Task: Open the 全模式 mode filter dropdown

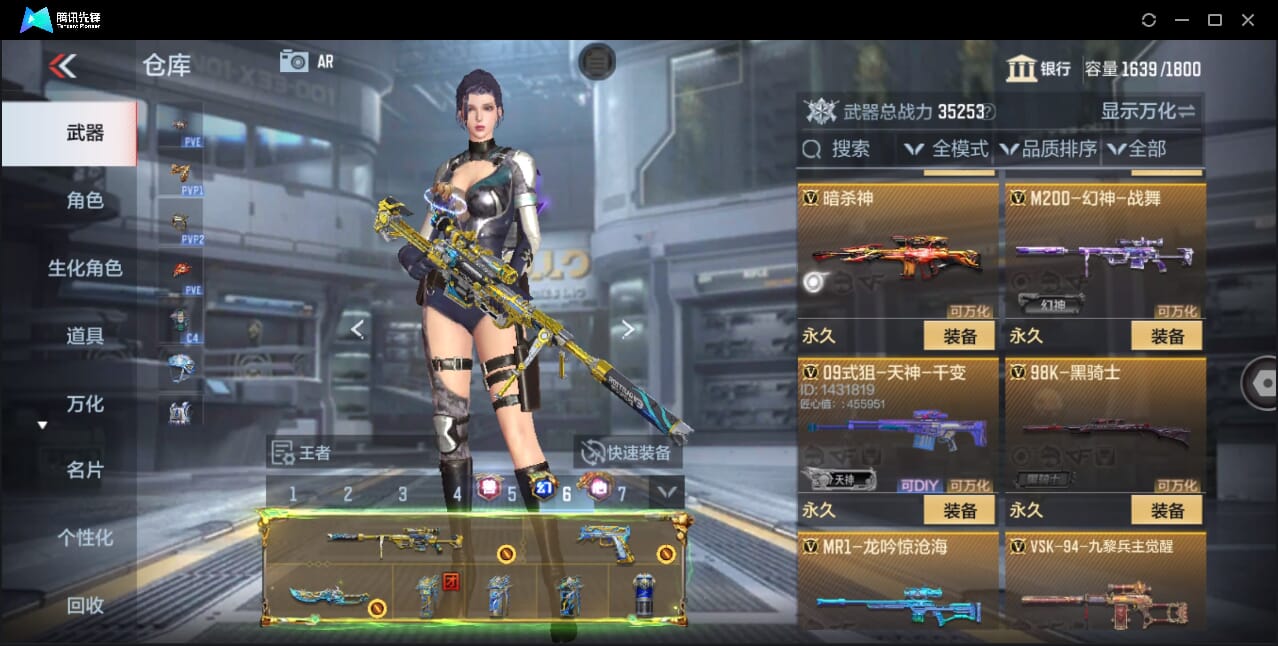Action: pos(946,149)
